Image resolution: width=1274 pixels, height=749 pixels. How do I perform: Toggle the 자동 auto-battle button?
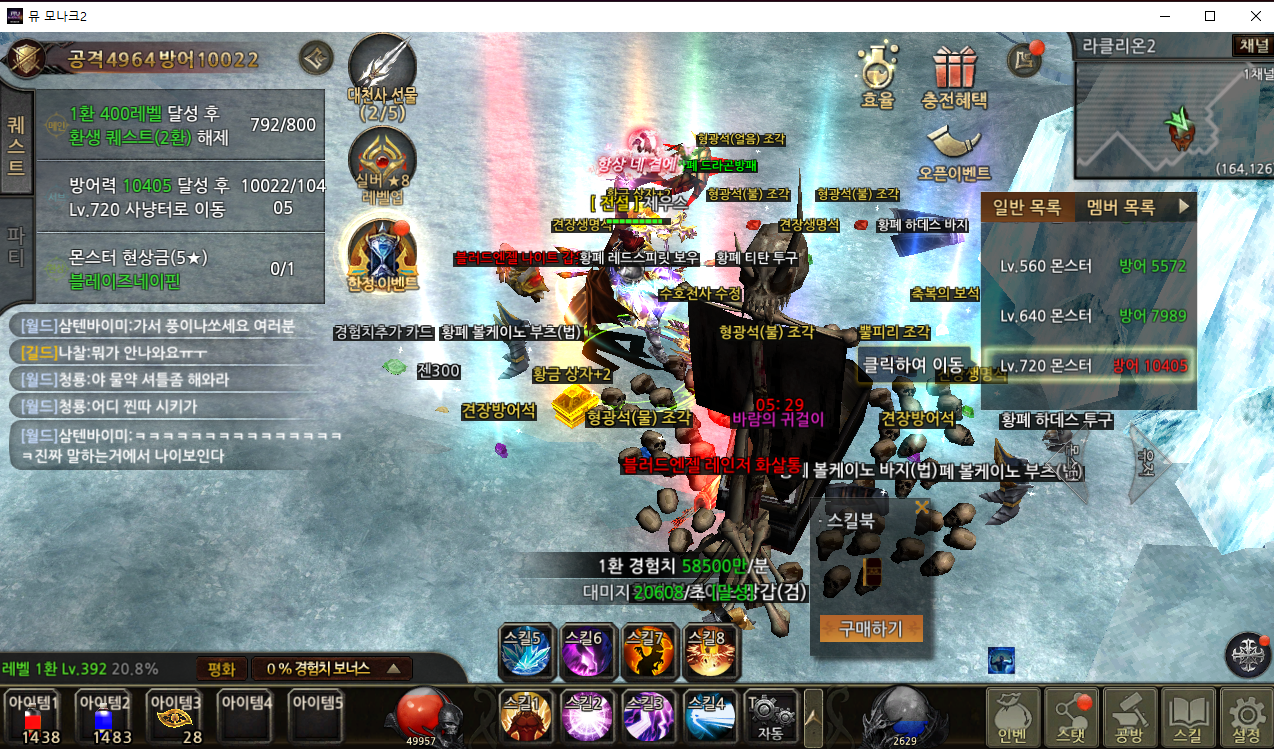click(x=770, y=714)
